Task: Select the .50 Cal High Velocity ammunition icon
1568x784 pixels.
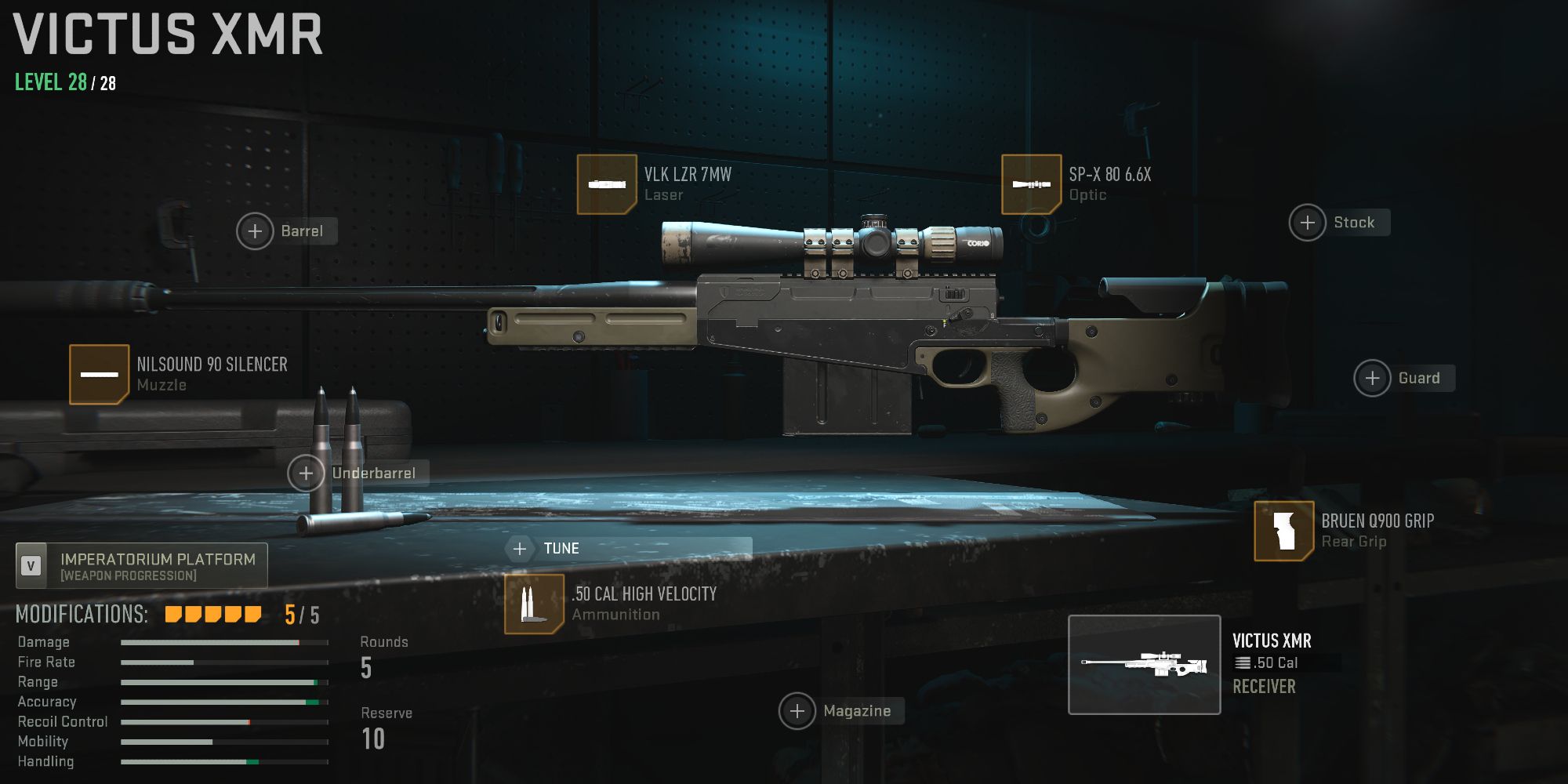Action: click(534, 604)
